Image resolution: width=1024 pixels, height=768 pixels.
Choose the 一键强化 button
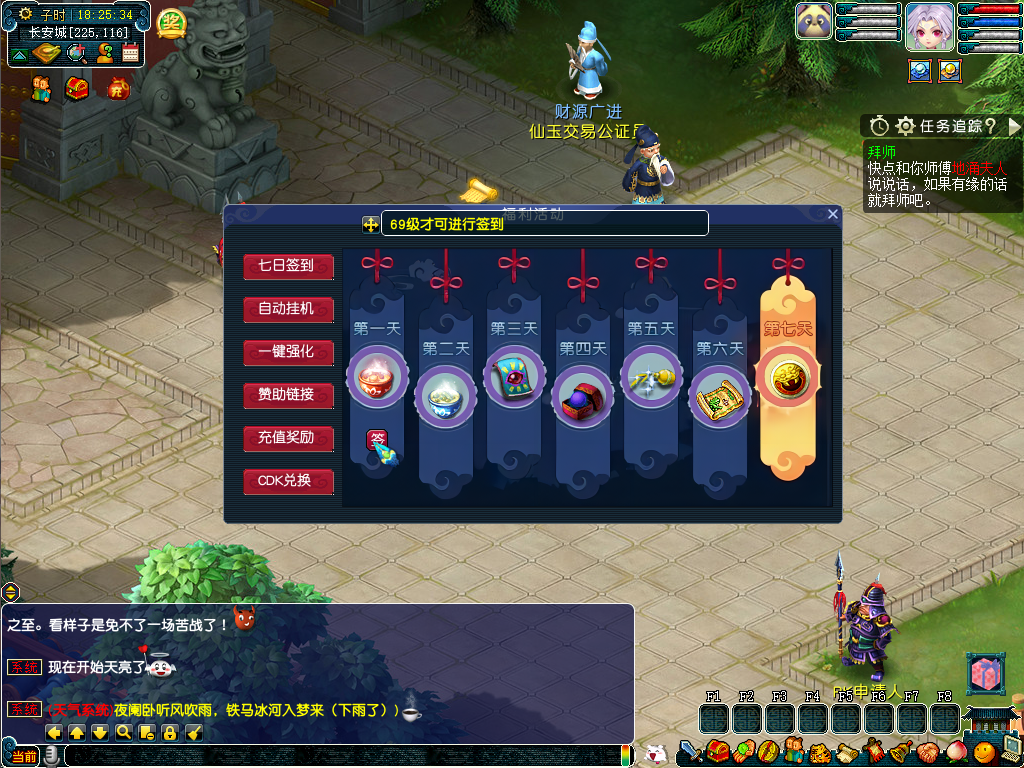click(287, 352)
